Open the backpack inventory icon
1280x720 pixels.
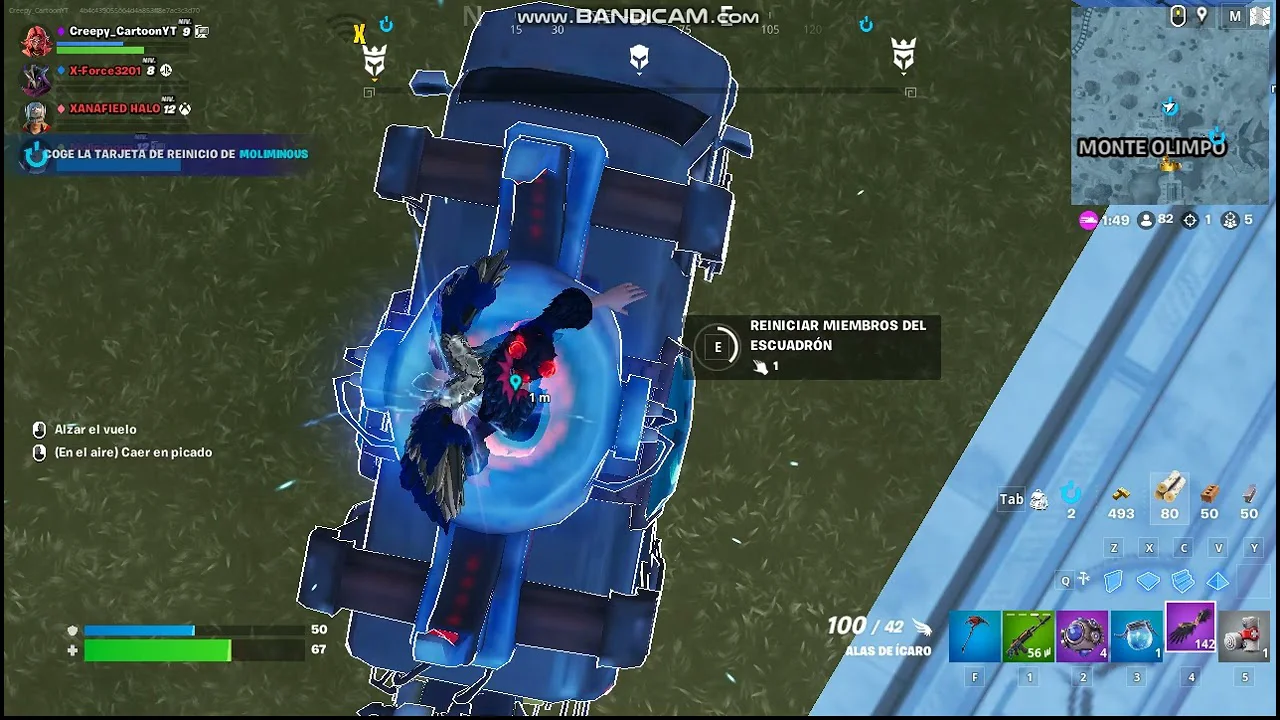pos(1039,499)
